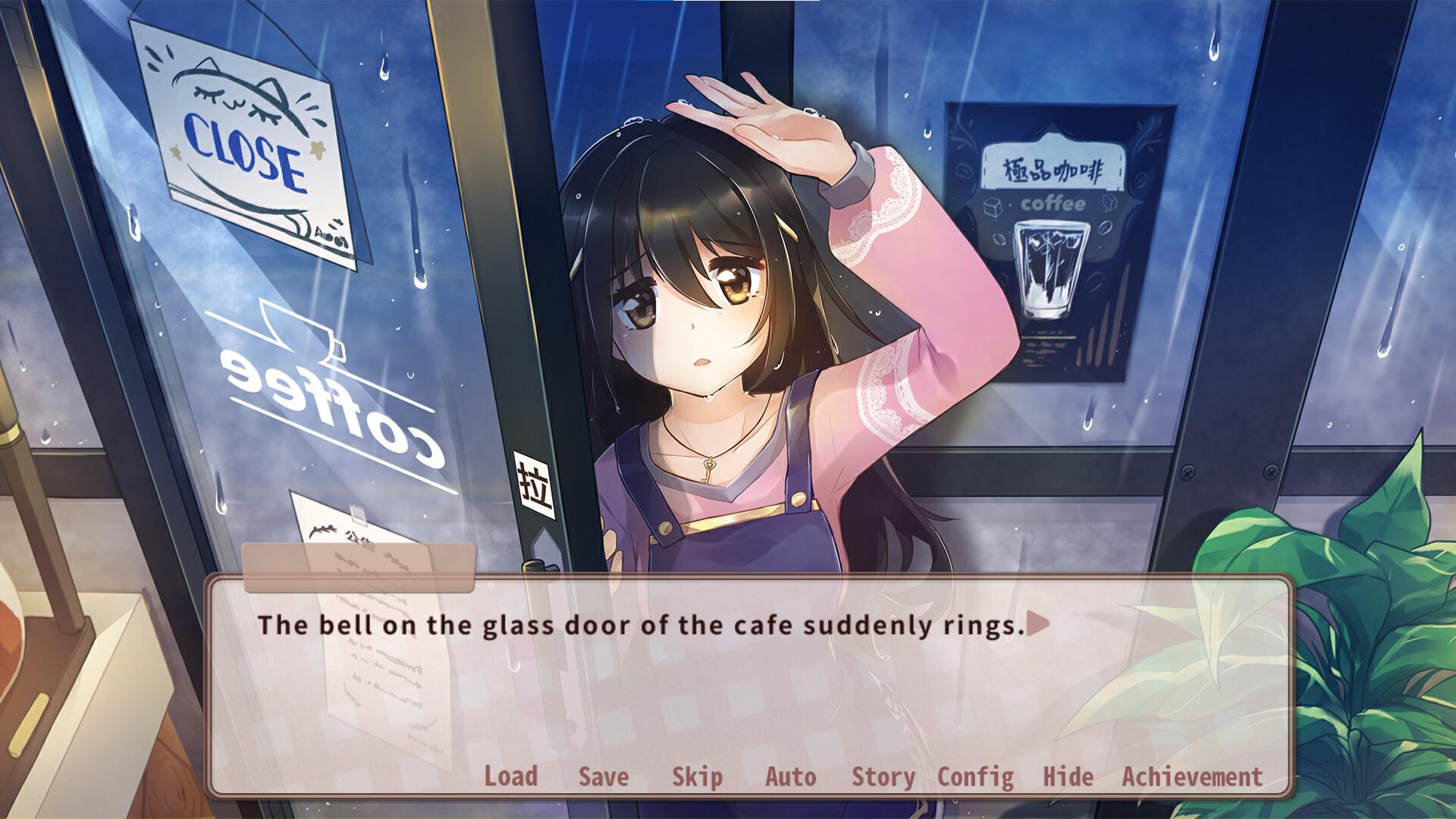View the Achievement list
This screenshot has height=819, width=1456.
1191,777
